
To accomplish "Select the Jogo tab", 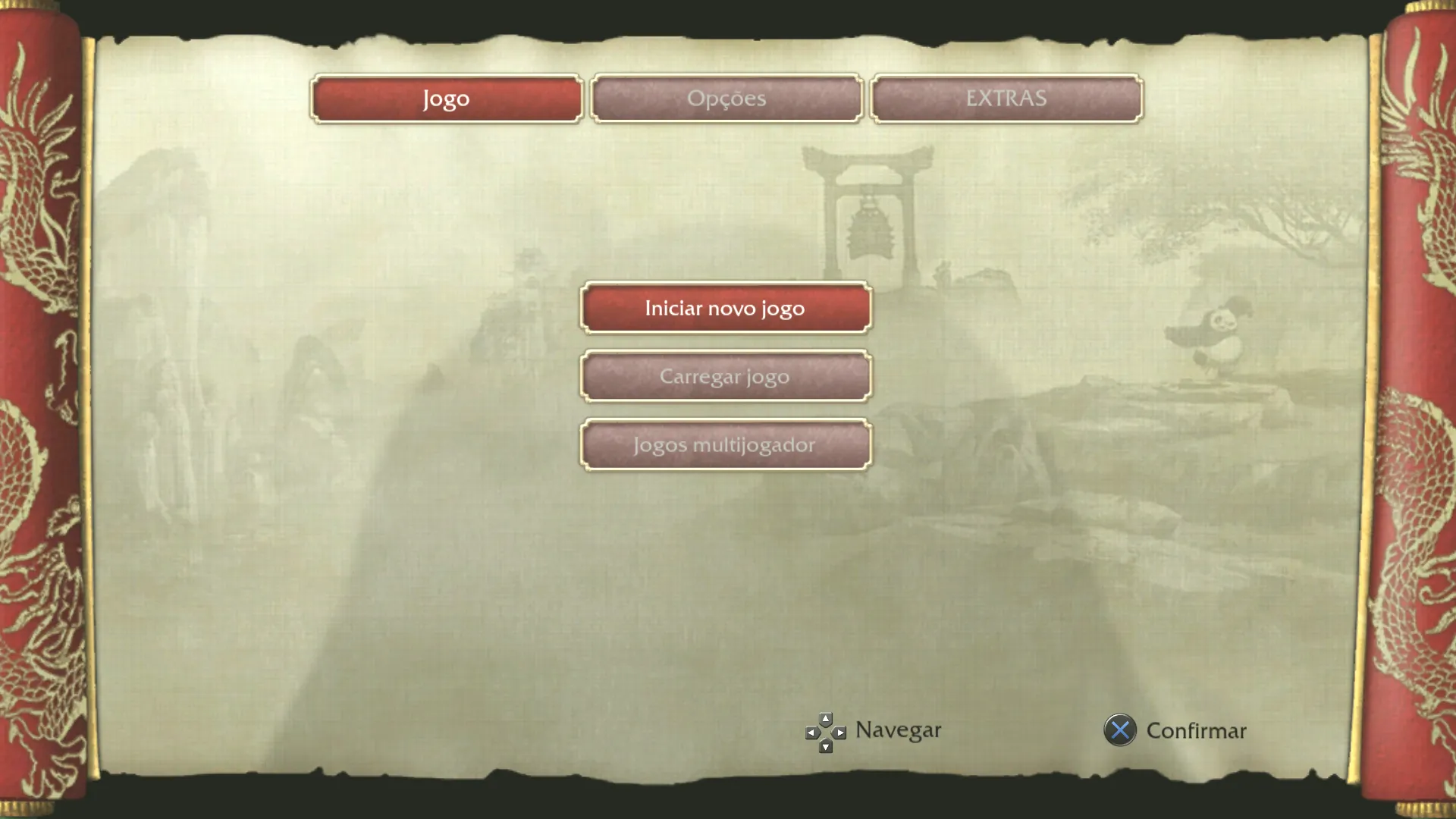I will 445,98.
